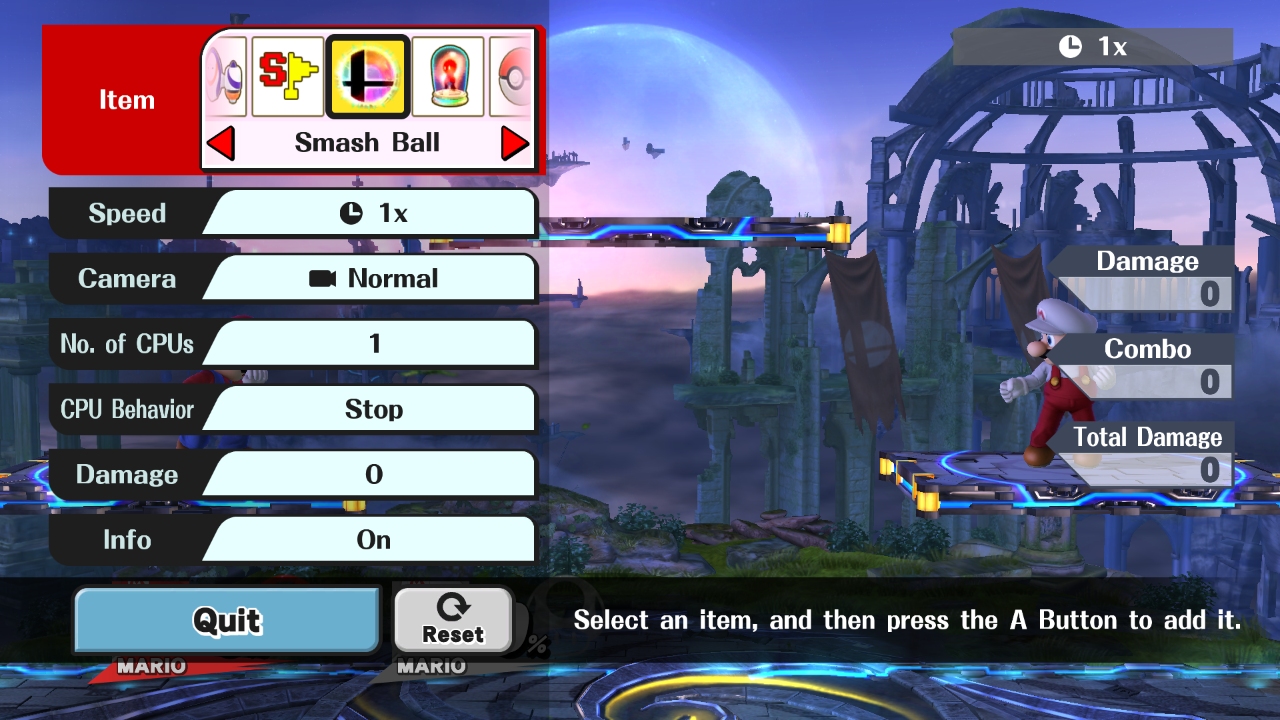The width and height of the screenshot is (1280, 720).
Task: Select the Damage setting row in the menu
Action: (x=372, y=474)
